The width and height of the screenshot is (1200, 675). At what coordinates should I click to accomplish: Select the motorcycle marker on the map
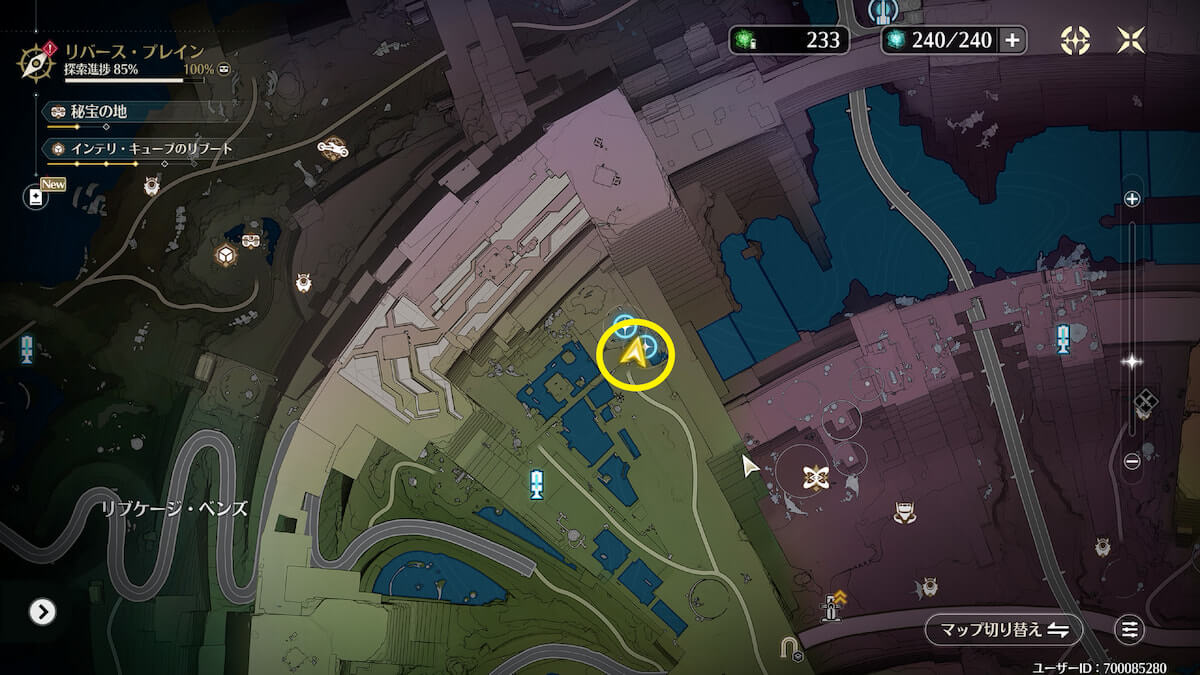tap(332, 148)
